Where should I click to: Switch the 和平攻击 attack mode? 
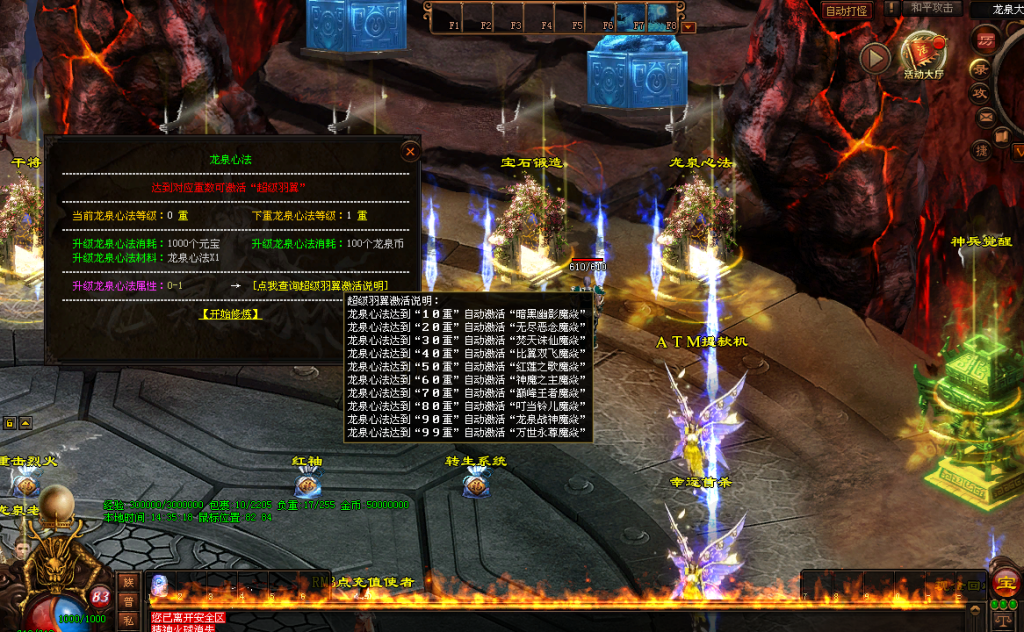click(935, 9)
